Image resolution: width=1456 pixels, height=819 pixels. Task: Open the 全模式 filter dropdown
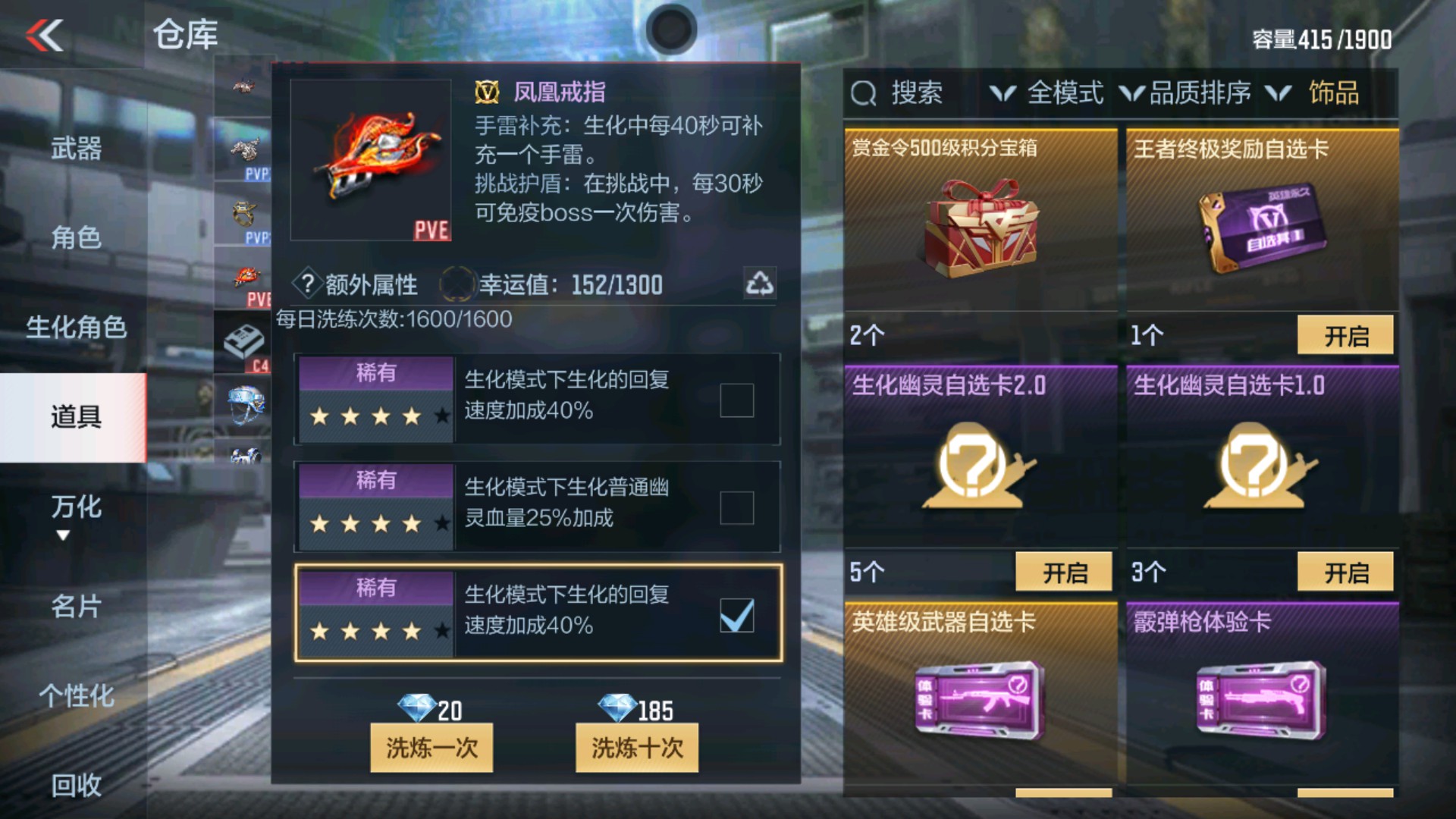(1065, 92)
